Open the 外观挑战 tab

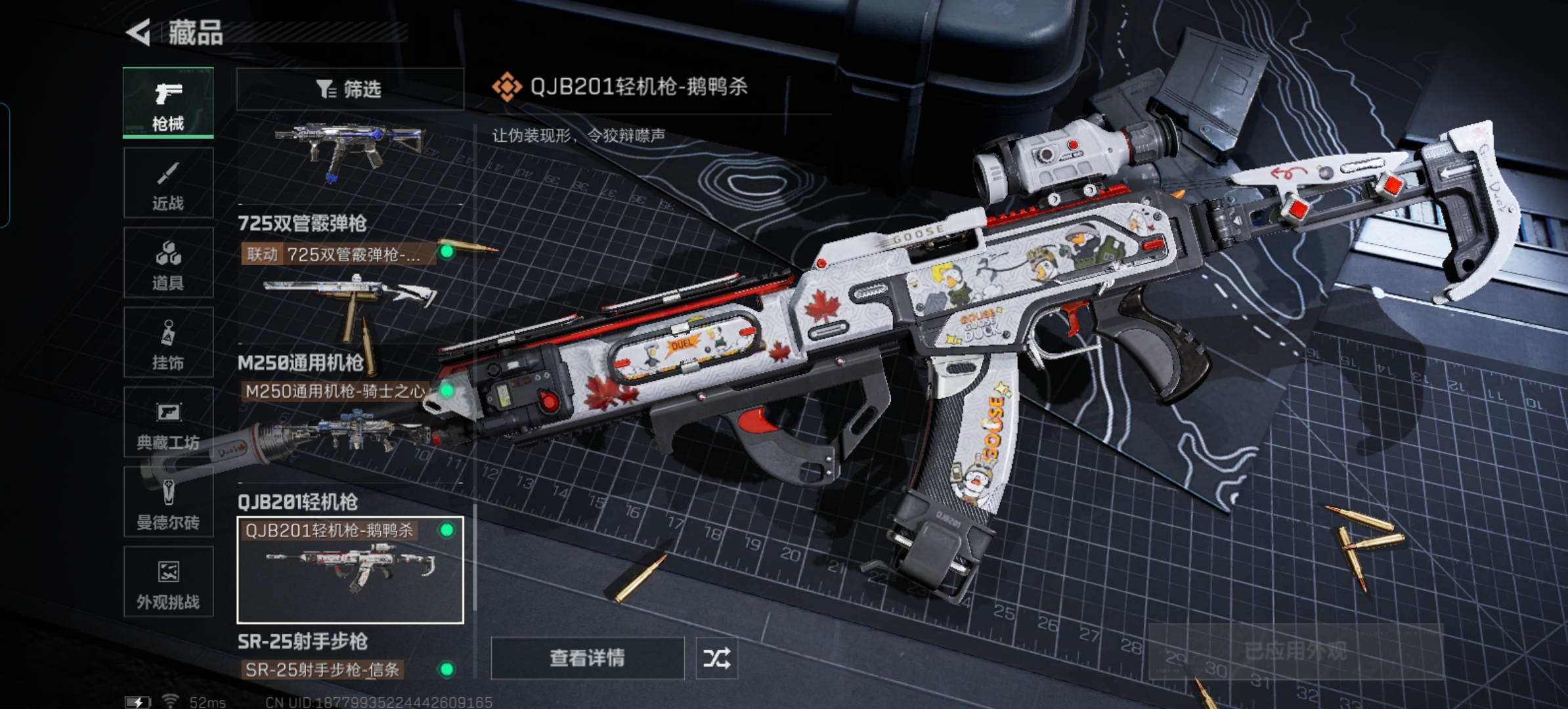(168, 582)
